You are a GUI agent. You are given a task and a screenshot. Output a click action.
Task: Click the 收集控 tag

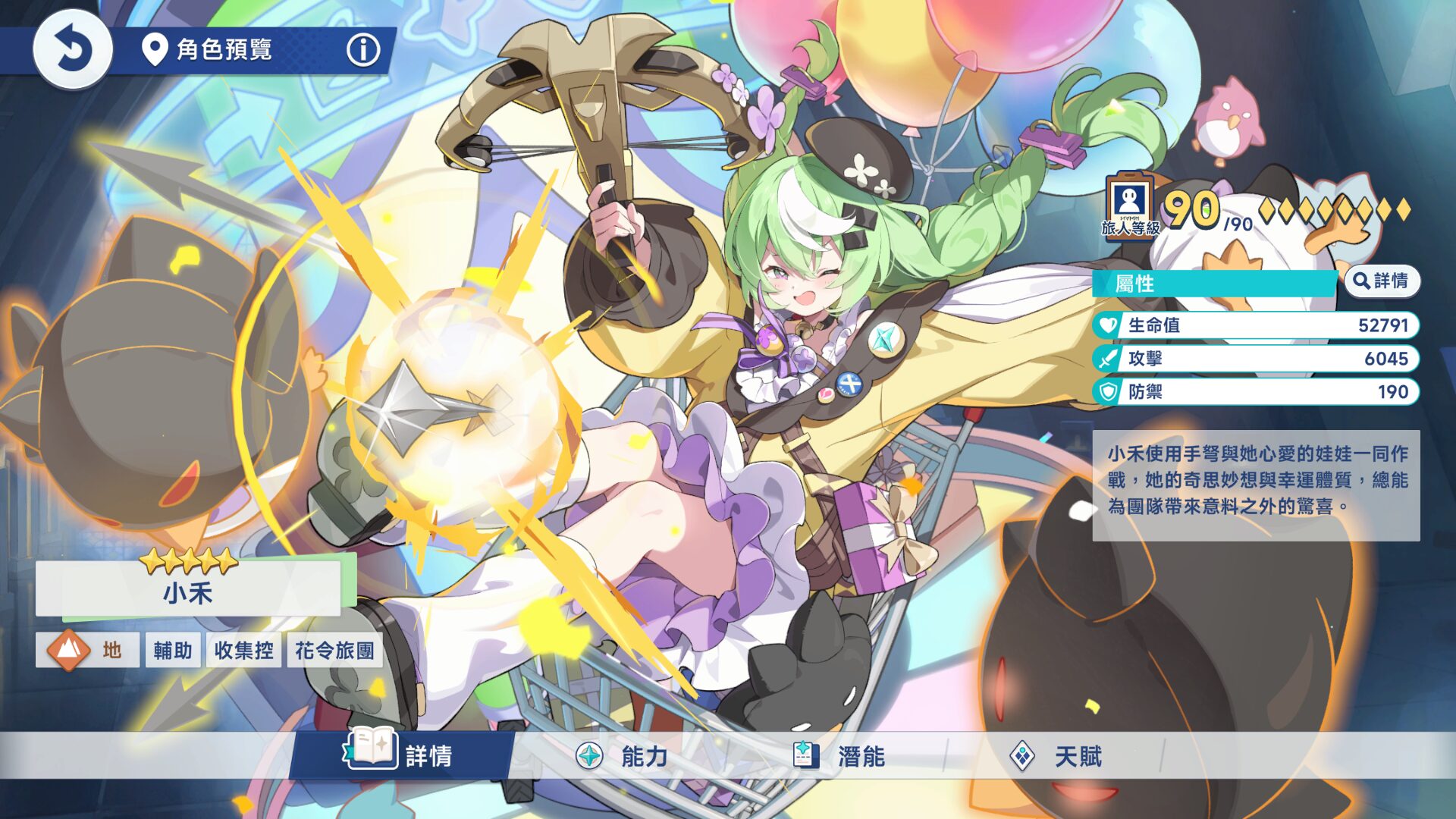(243, 650)
